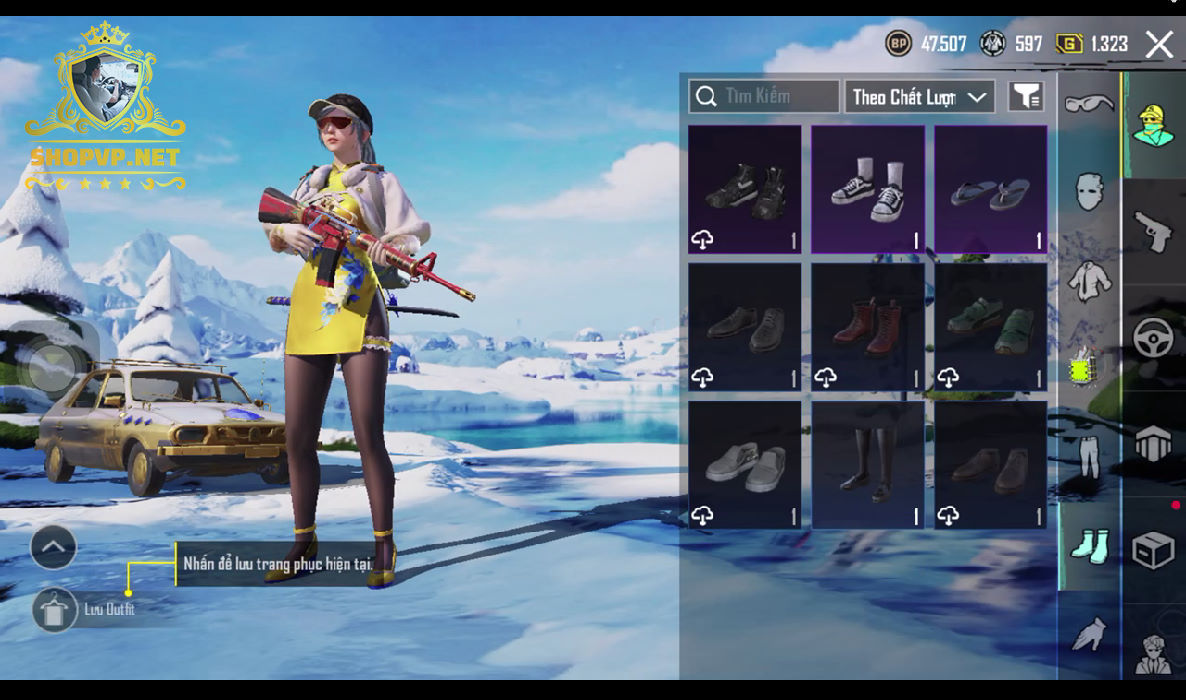The image size is (1186, 700).
Task: Show the pants category
Action: coord(1088,456)
